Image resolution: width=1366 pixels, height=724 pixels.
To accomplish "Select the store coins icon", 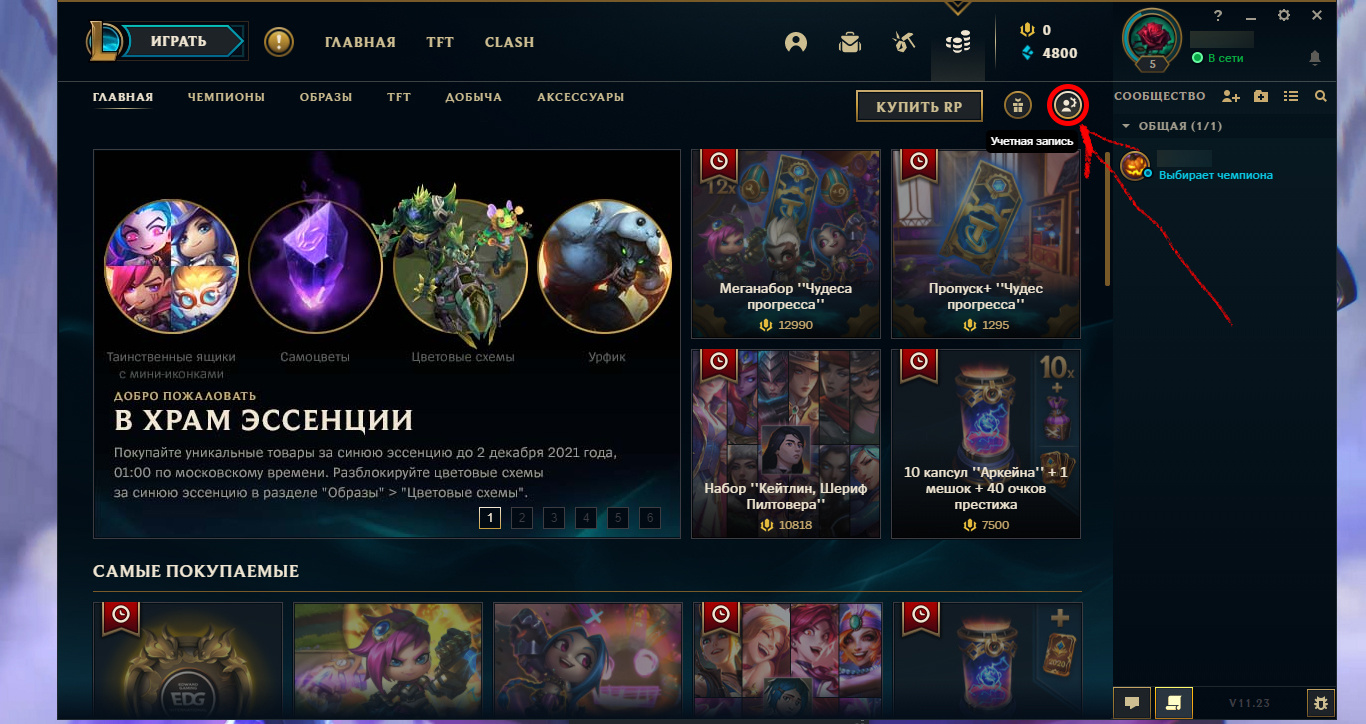I will (x=957, y=42).
